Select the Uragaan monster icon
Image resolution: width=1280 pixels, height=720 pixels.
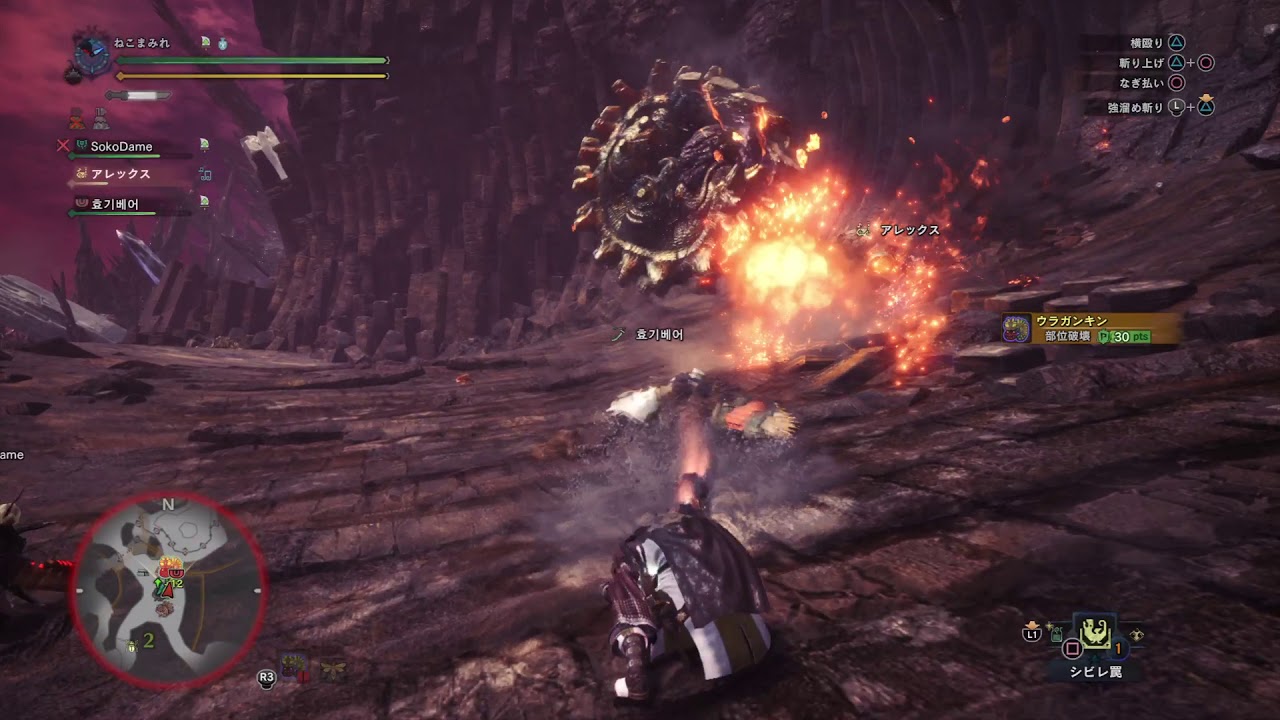[x=1016, y=327]
